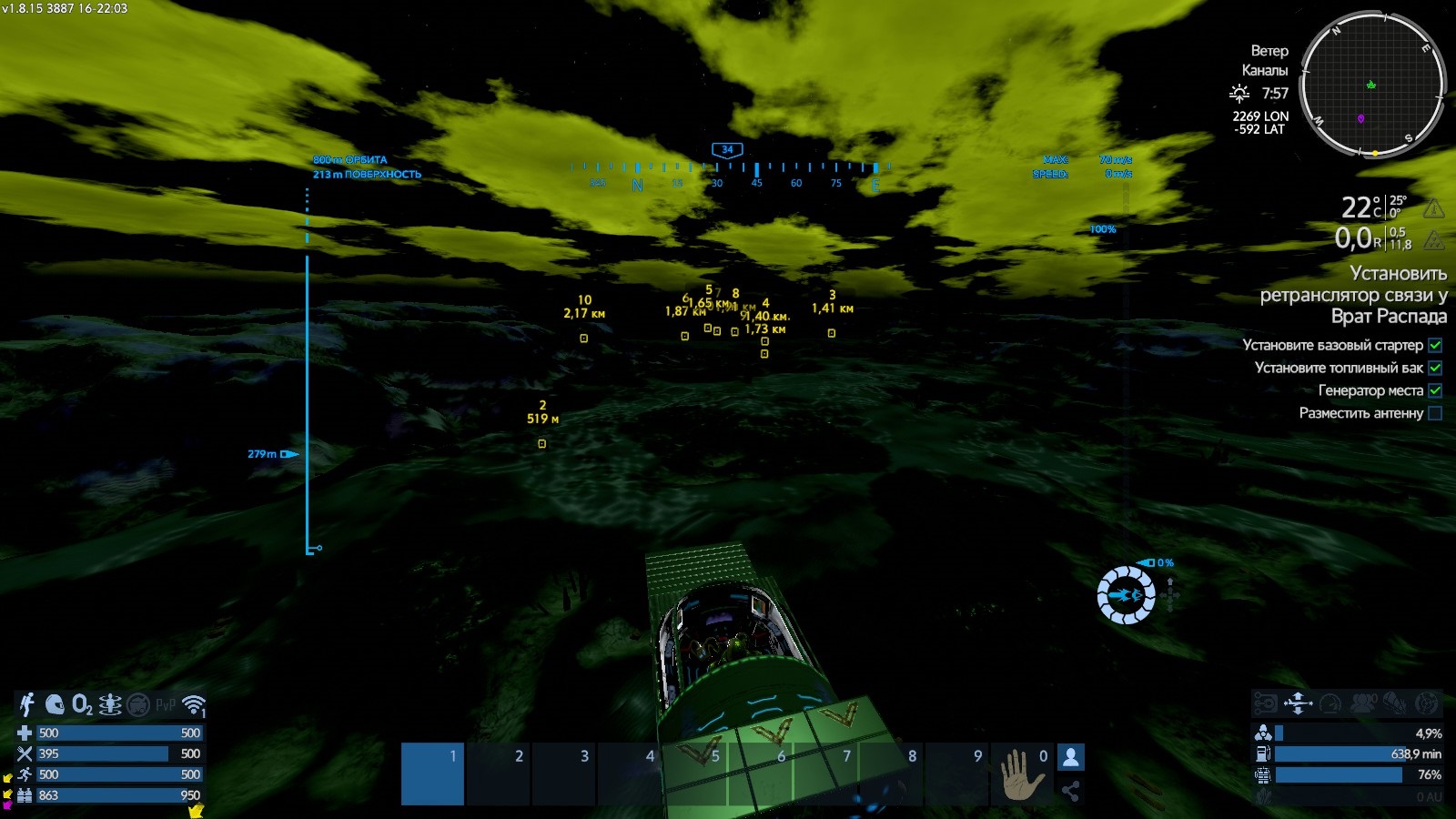Click the 'Установите топливный бак' objective checkbox
This screenshot has height=819, width=1456.
(1435, 368)
